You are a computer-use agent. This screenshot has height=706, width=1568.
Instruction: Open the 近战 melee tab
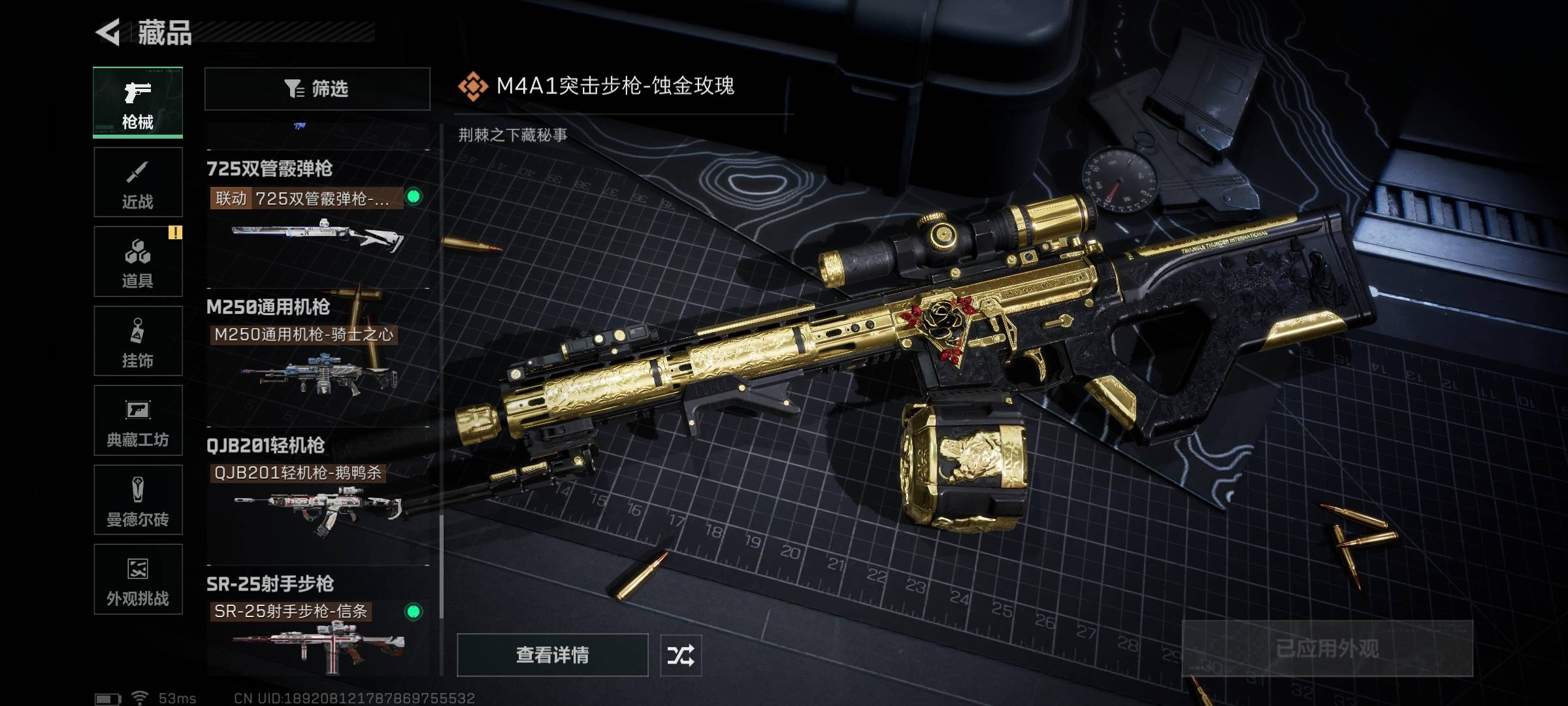pos(138,182)
